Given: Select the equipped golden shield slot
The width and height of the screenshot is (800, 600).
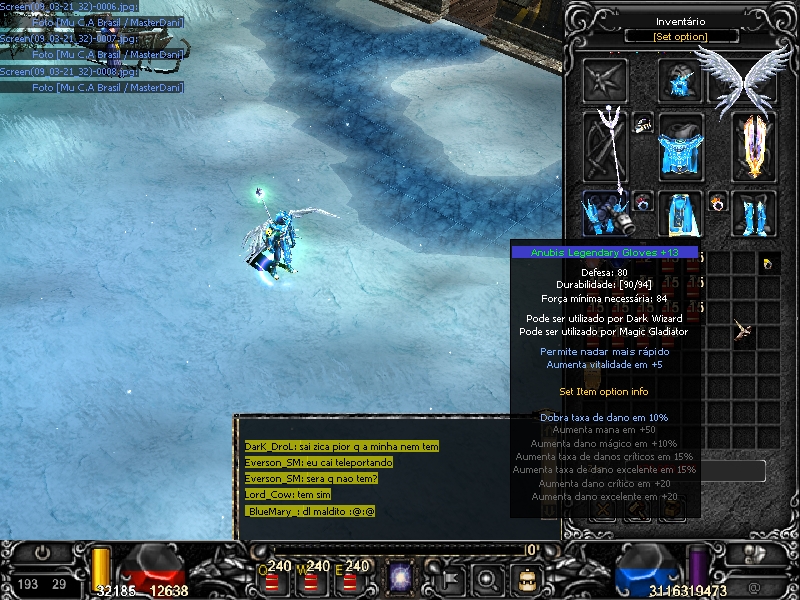Looking at the screenshot, I should (754, 146).
